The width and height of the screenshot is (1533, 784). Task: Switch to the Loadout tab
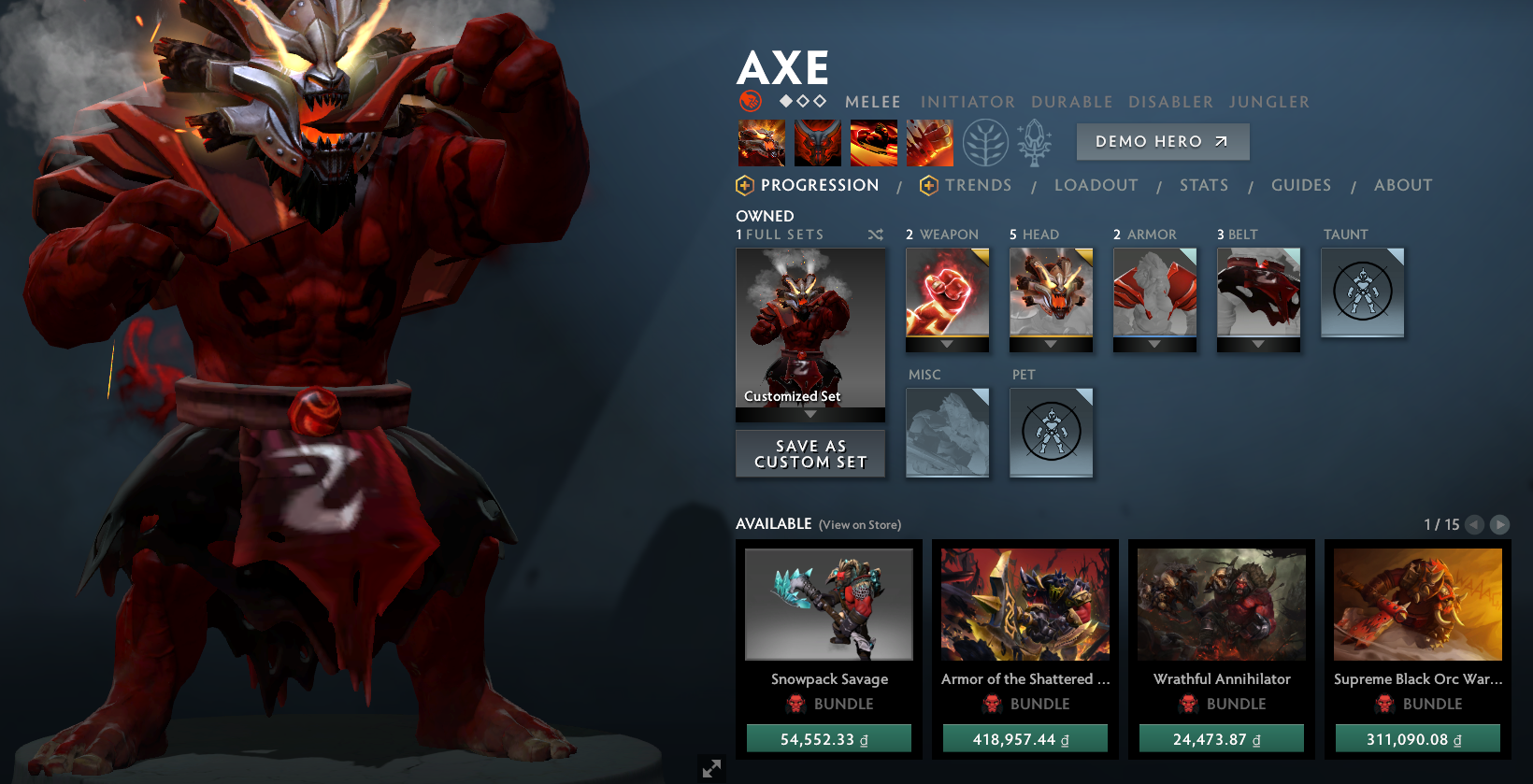[x=1096, y=184]
